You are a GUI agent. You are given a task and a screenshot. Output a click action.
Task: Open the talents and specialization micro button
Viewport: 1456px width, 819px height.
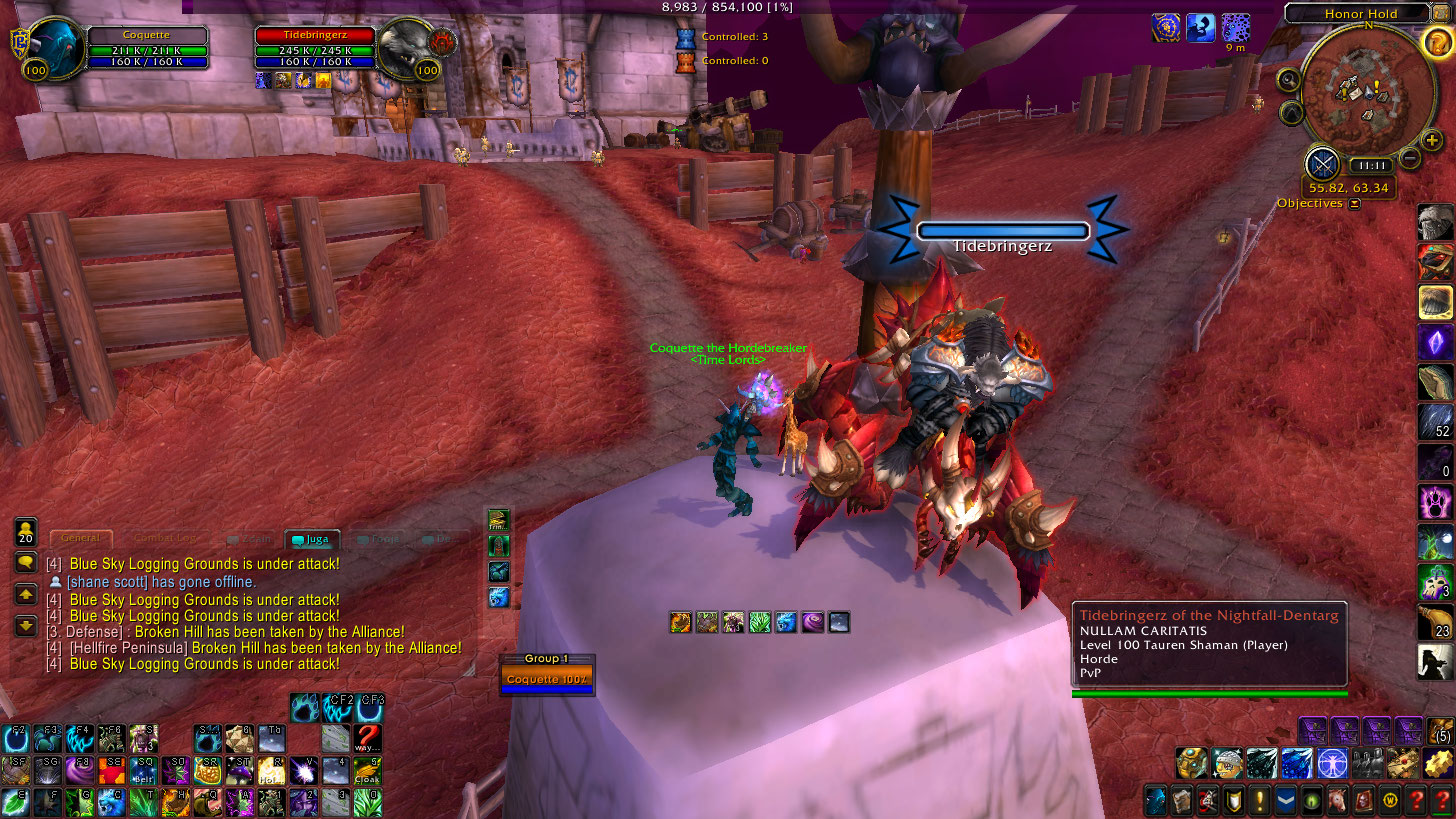(1206, 801)
